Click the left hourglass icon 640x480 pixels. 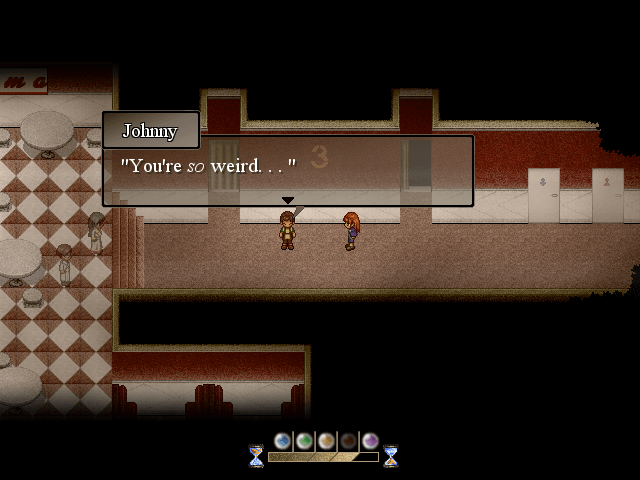pyautogui.click(x=257, y=456)
